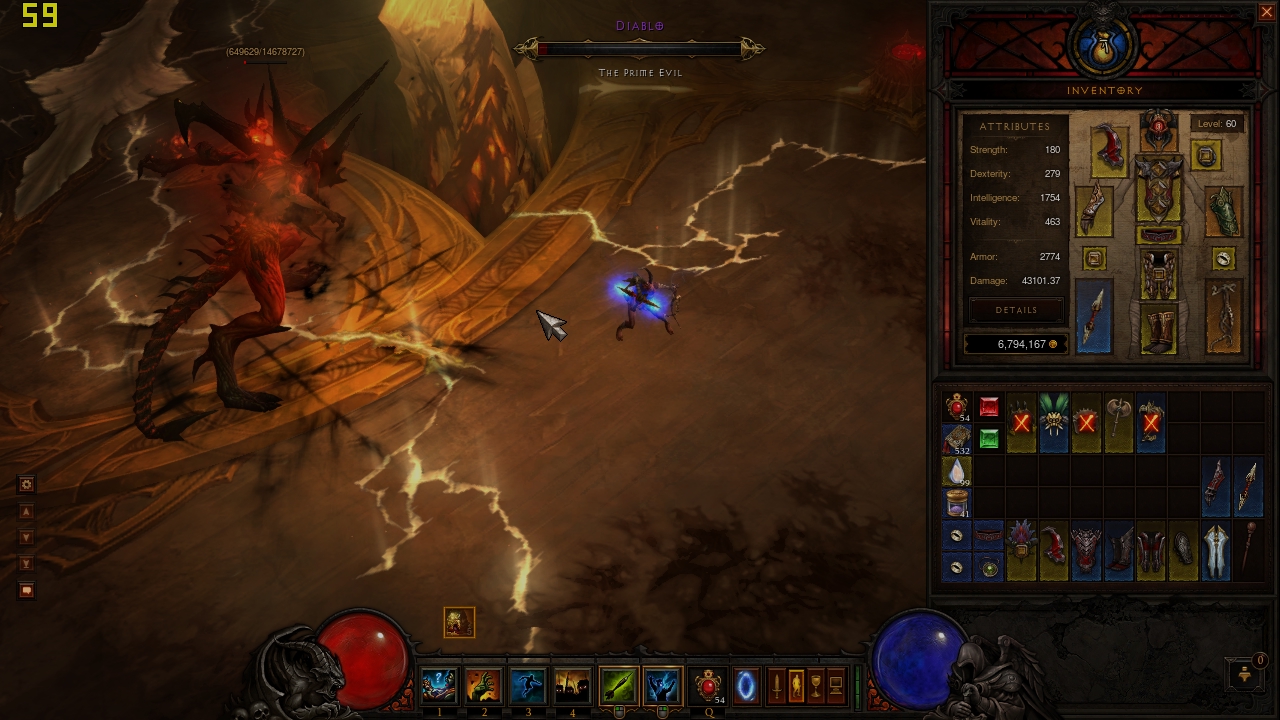Click the equipped shoulder armor slot
This screenshot has height=720, width=1280.
[x=1108, y=150]
